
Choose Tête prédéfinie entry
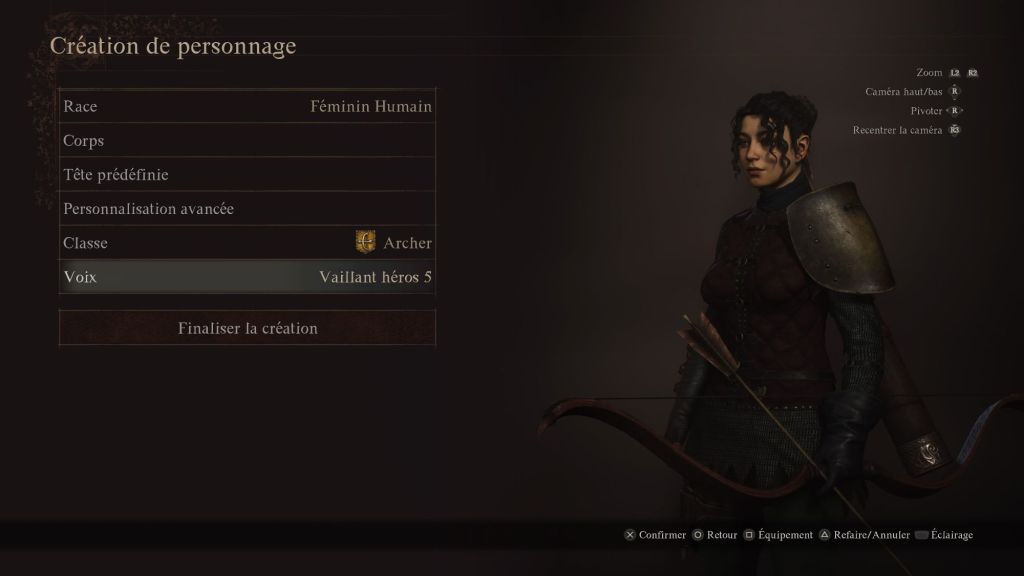[247, 175]
